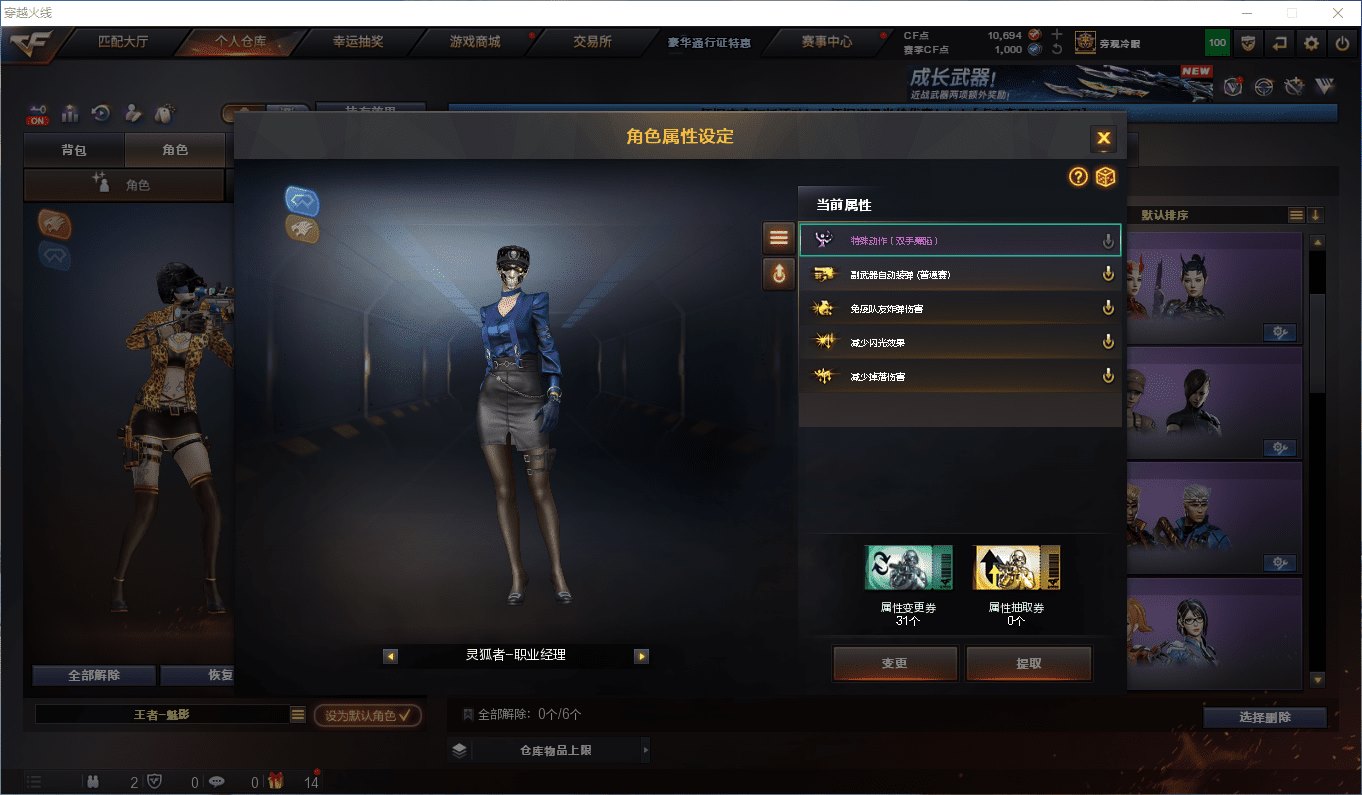Viewport: 1362px width, 795px height.
Task: Open settings with the gear icon
Action: tap(1311, 43)
